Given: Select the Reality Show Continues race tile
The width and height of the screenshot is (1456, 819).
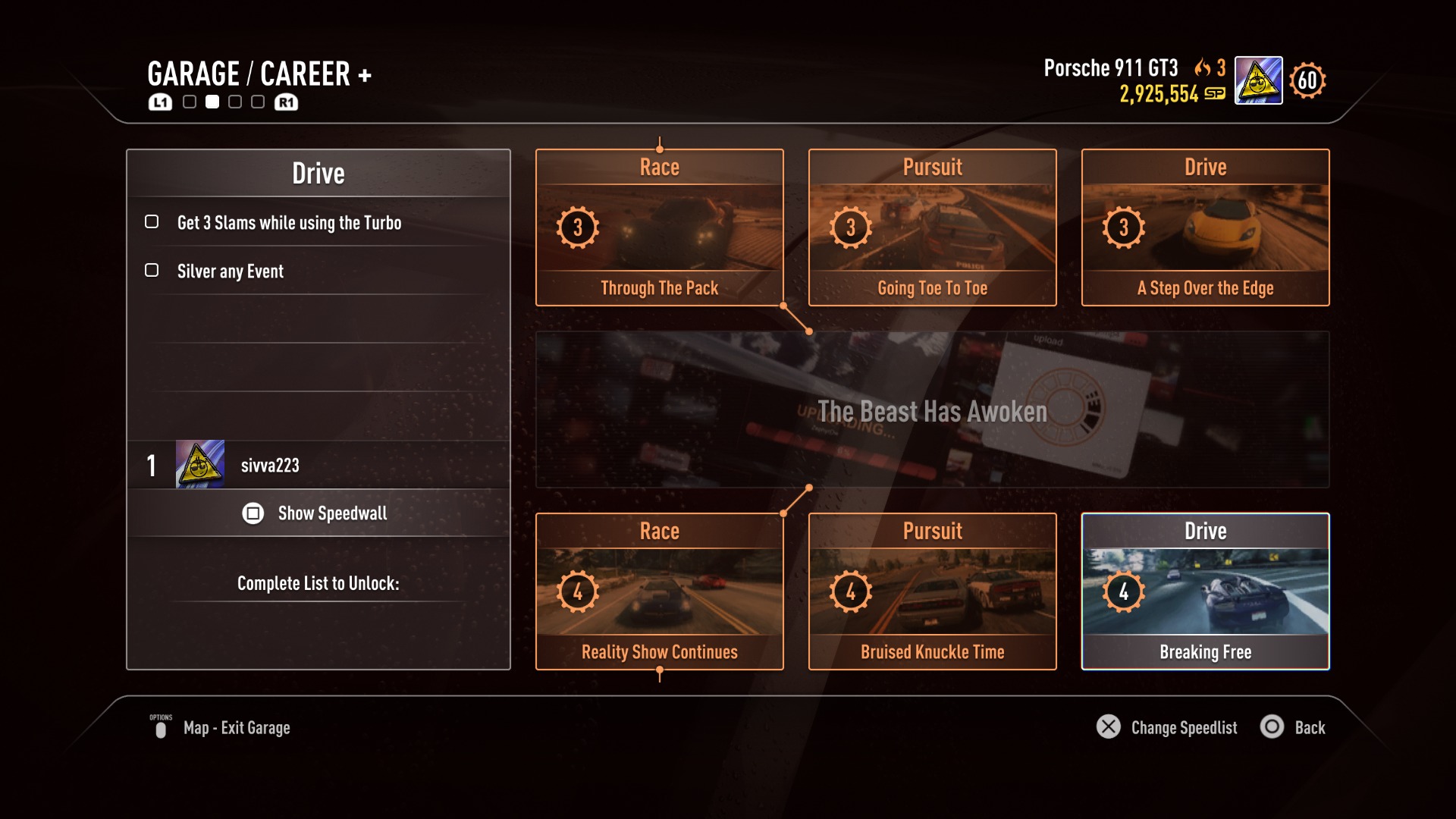Looking at the screenshot, I should [x=659, y=591].
